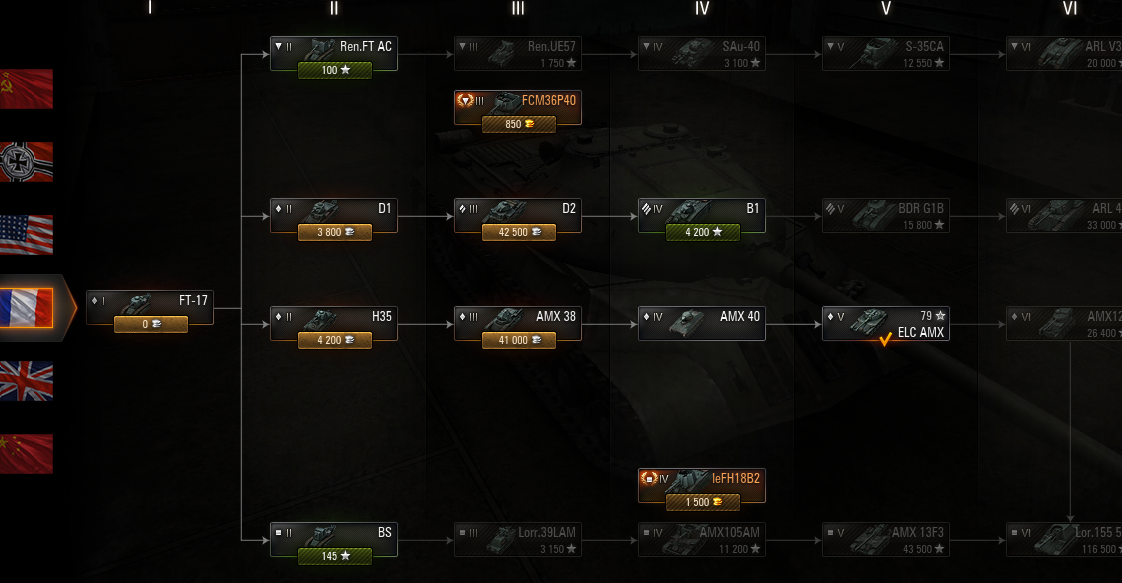This screenshot has width=1122, height=583.
Task: Select the locked SAu-40 tank node
Action: (x=702, y=54)
